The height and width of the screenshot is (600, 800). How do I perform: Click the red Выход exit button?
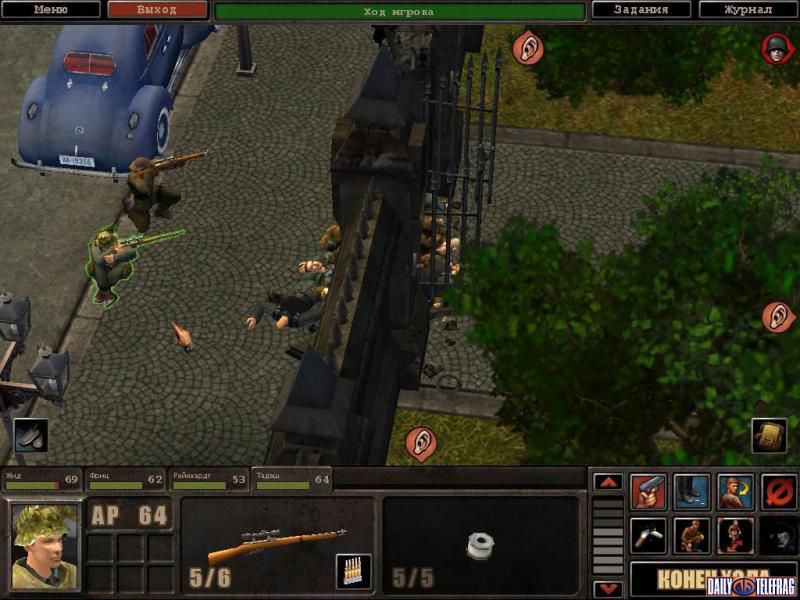click(x=156, y=10)
